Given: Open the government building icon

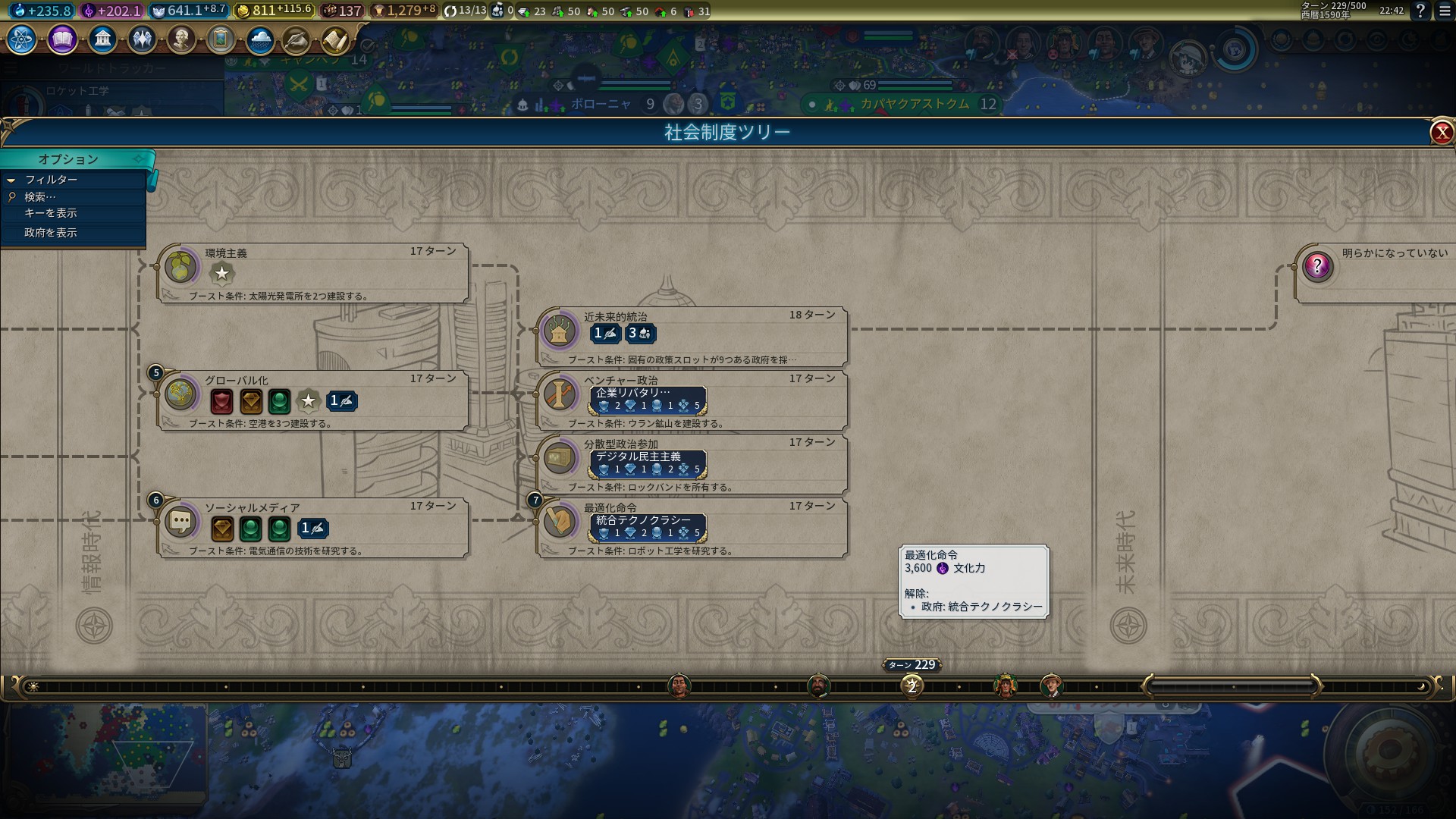Looking at the screenshot, I should [x=102, y=39].
